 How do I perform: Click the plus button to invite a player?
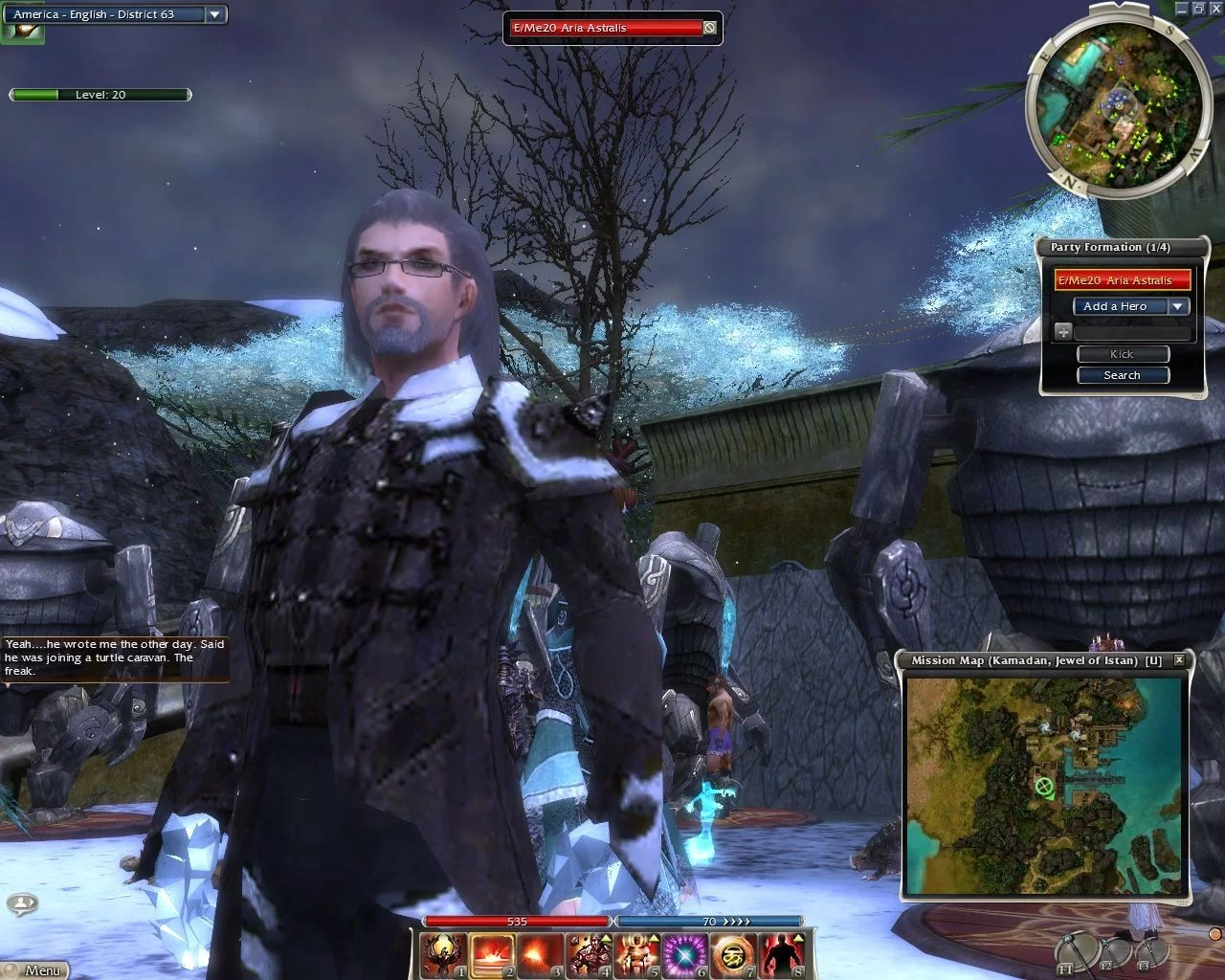click(x=1063, y=332)
